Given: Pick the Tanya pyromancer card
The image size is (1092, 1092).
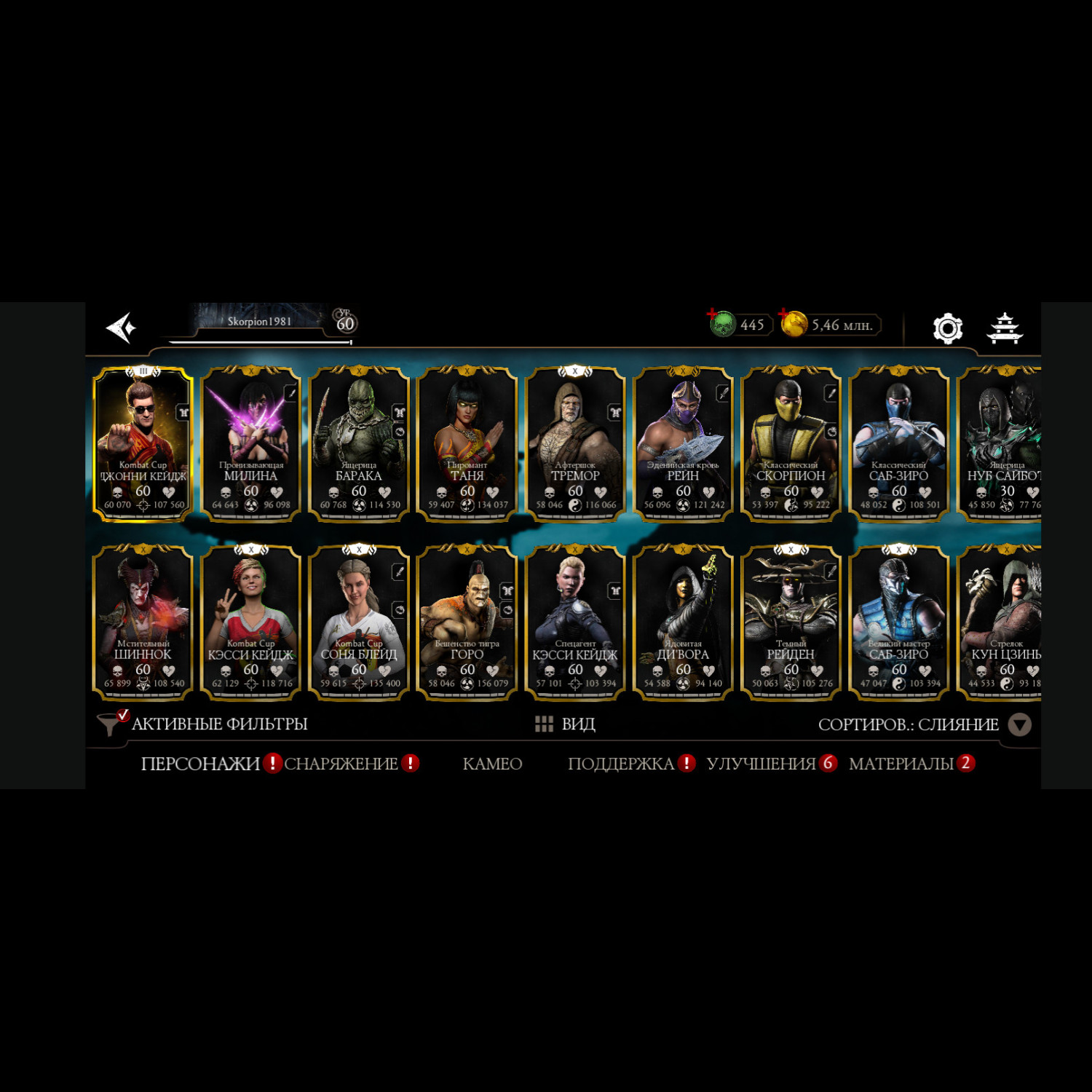Looking at the screenshot, I should 467,444.
